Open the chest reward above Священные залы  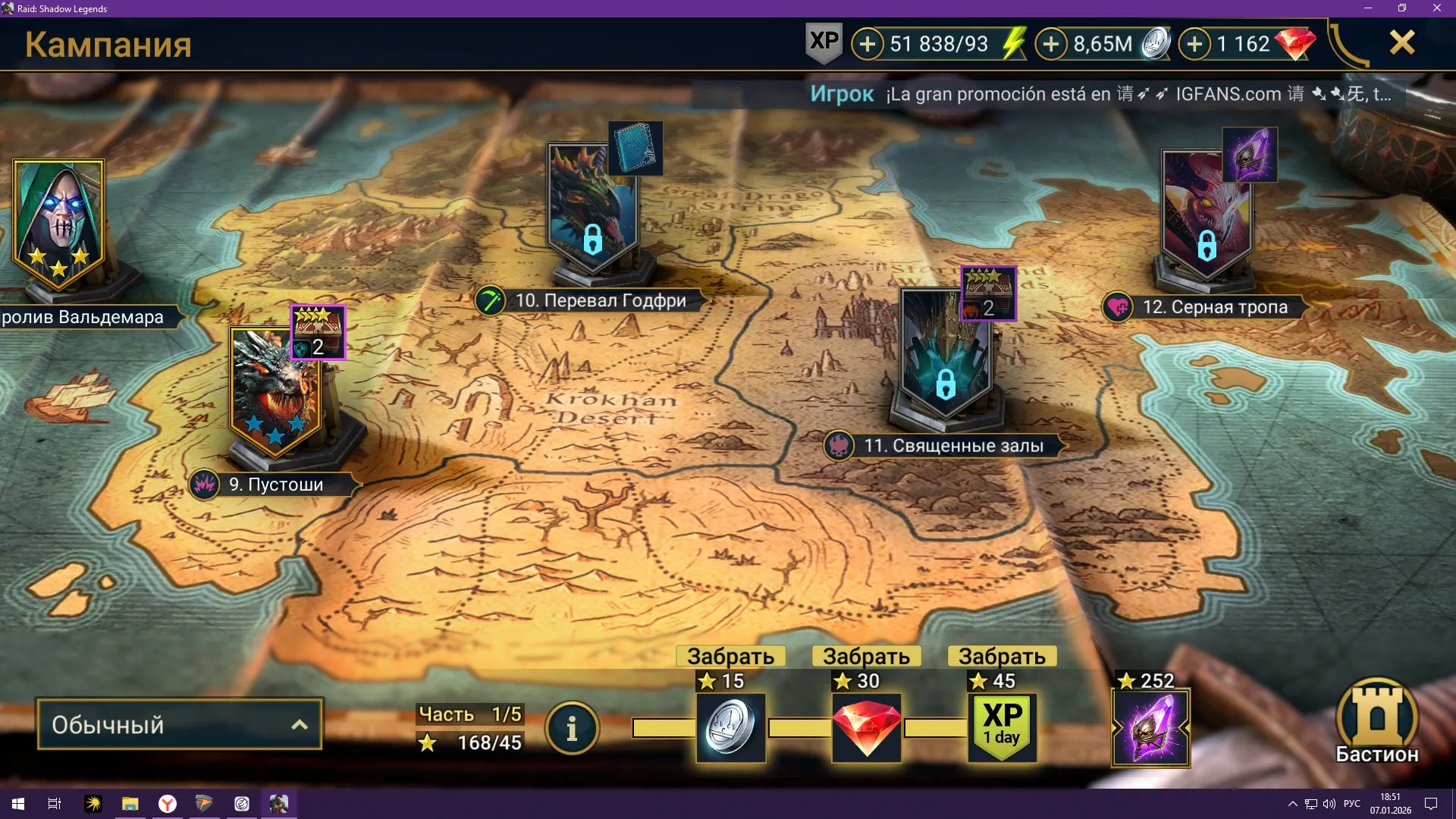coord(987,294)
